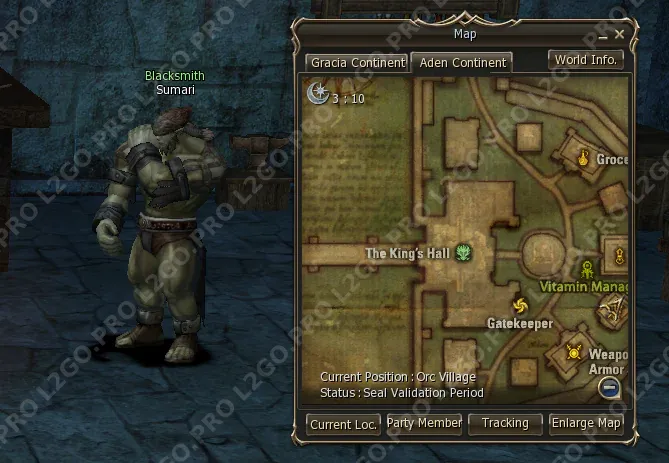Minimize the Map window
Viewport: 669px width, 463px height.
coord(602,35)
